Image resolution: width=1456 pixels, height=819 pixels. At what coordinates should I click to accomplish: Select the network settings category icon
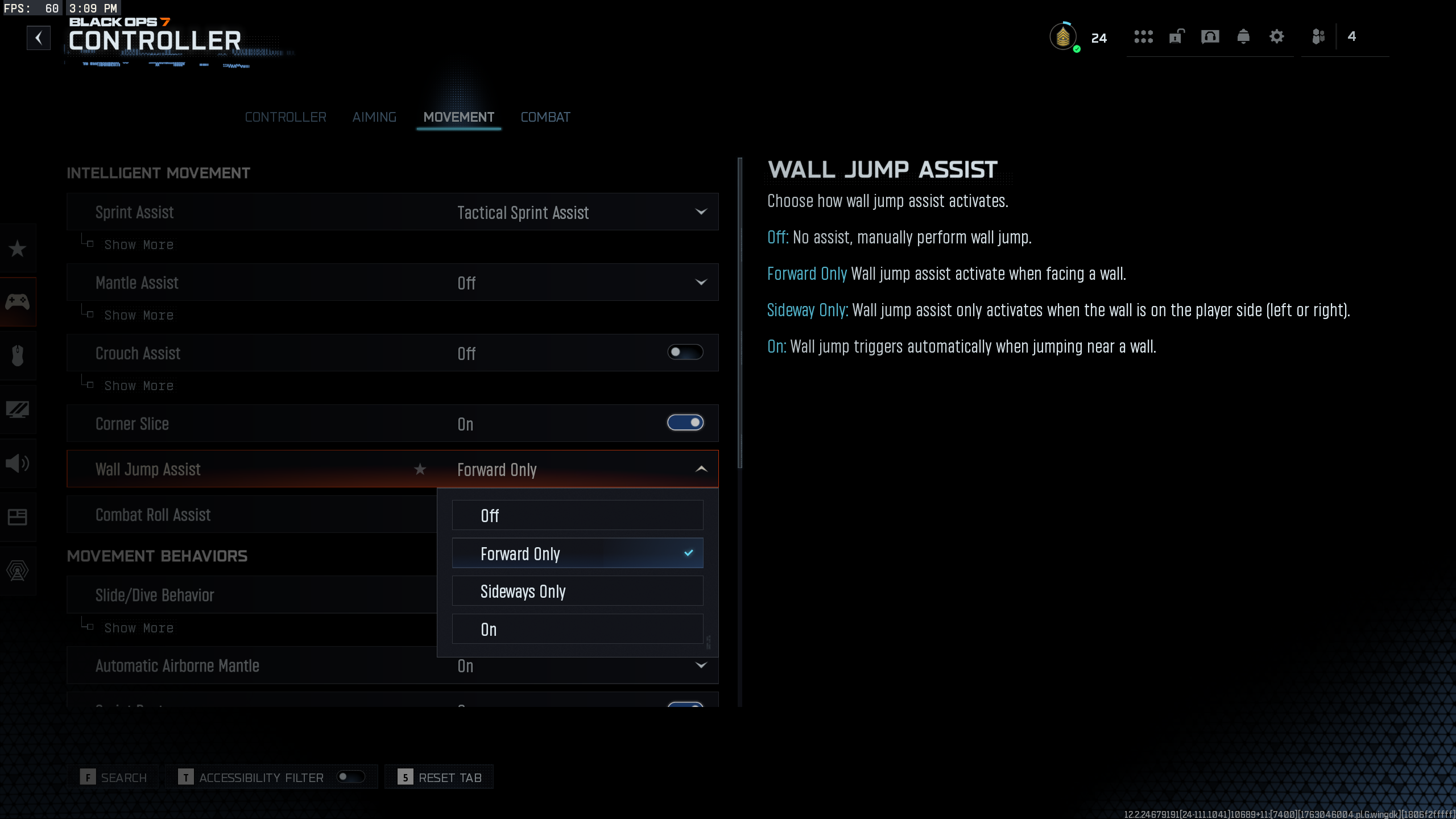pyautogui.click(x=18, y=571)
